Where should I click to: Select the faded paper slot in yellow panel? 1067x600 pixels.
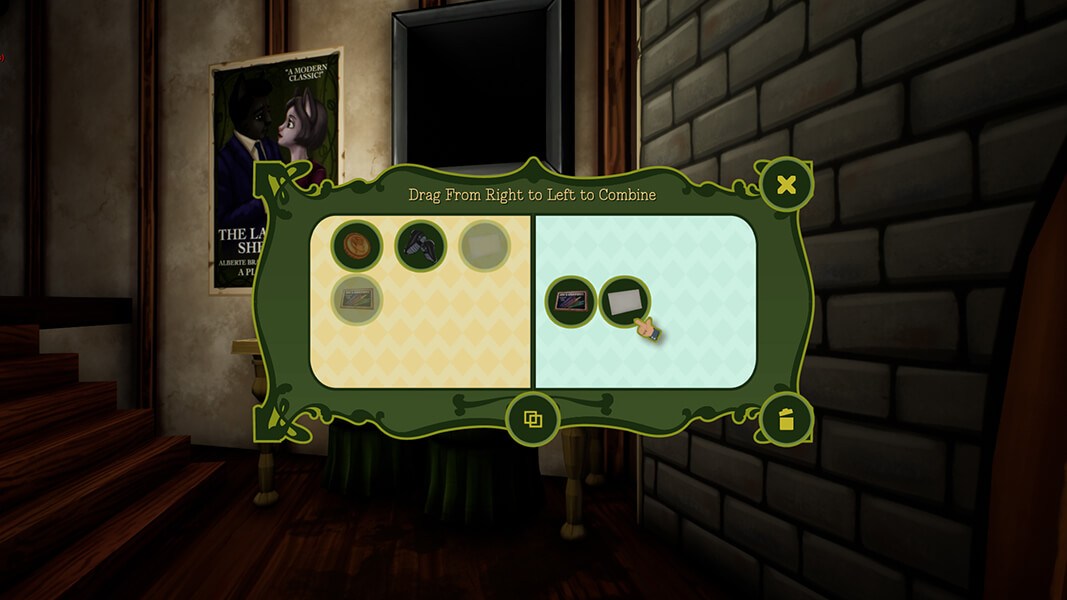pyautogui.click(x=484, y=246)
